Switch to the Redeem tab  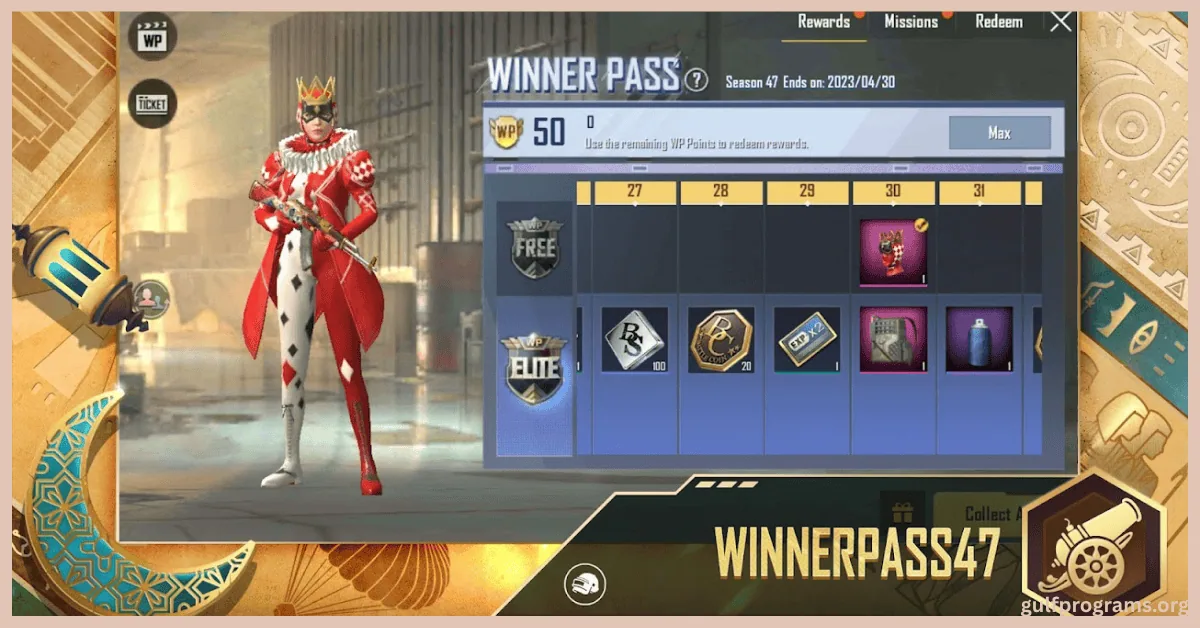coord(998,22)
